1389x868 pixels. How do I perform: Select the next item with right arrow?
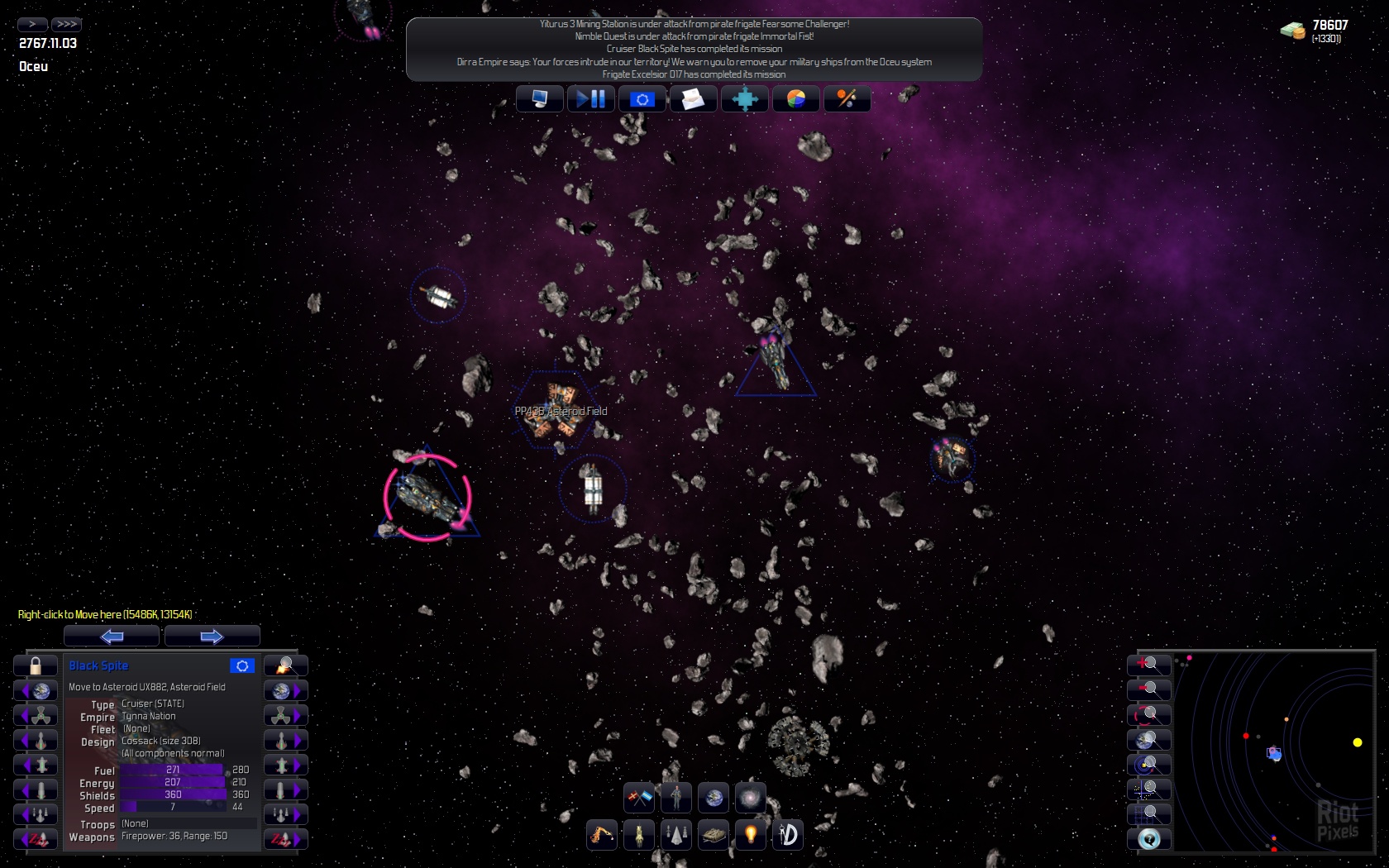point(212,636)
